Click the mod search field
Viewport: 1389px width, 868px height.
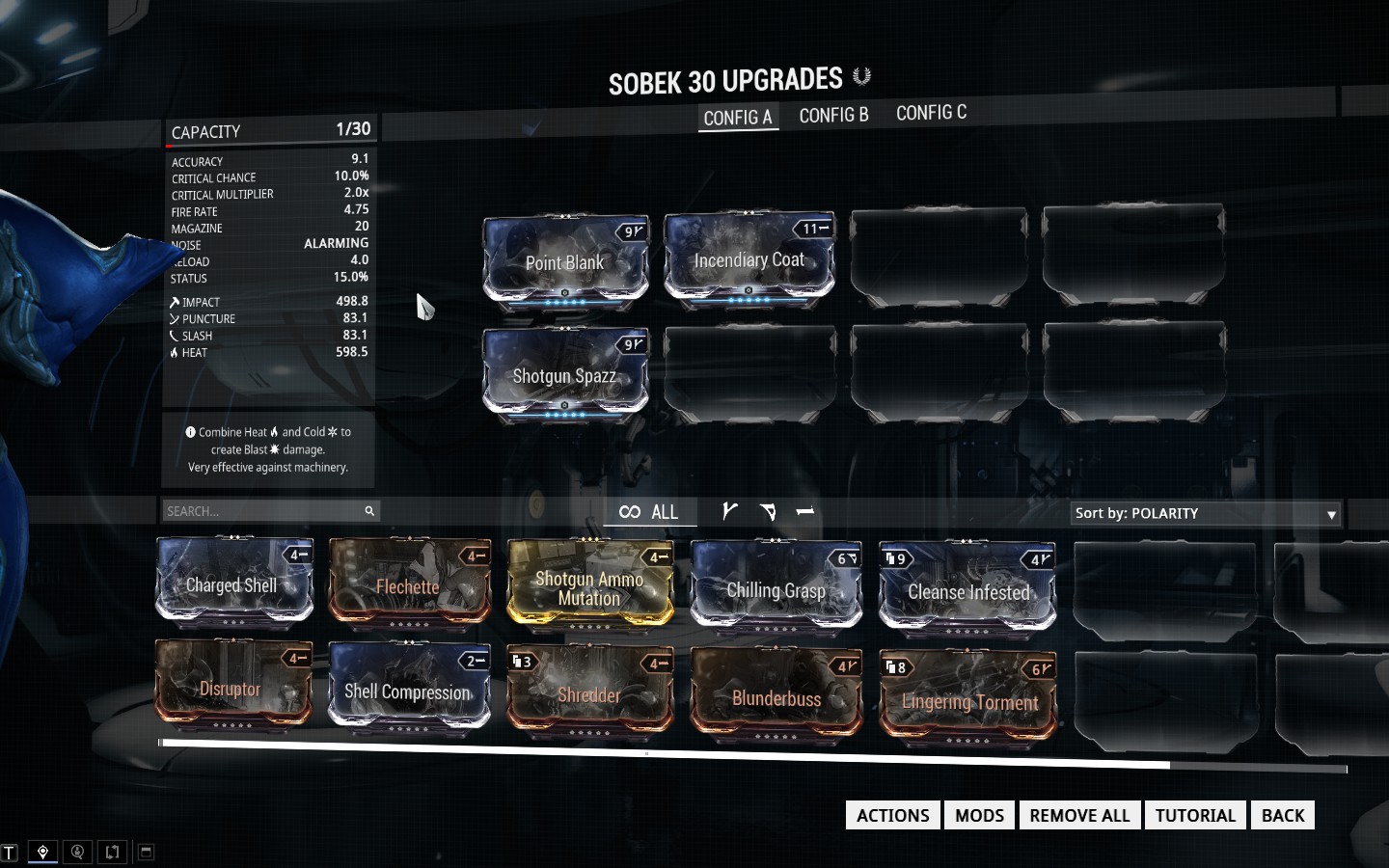pyautogui.click(x=261, y=511)
